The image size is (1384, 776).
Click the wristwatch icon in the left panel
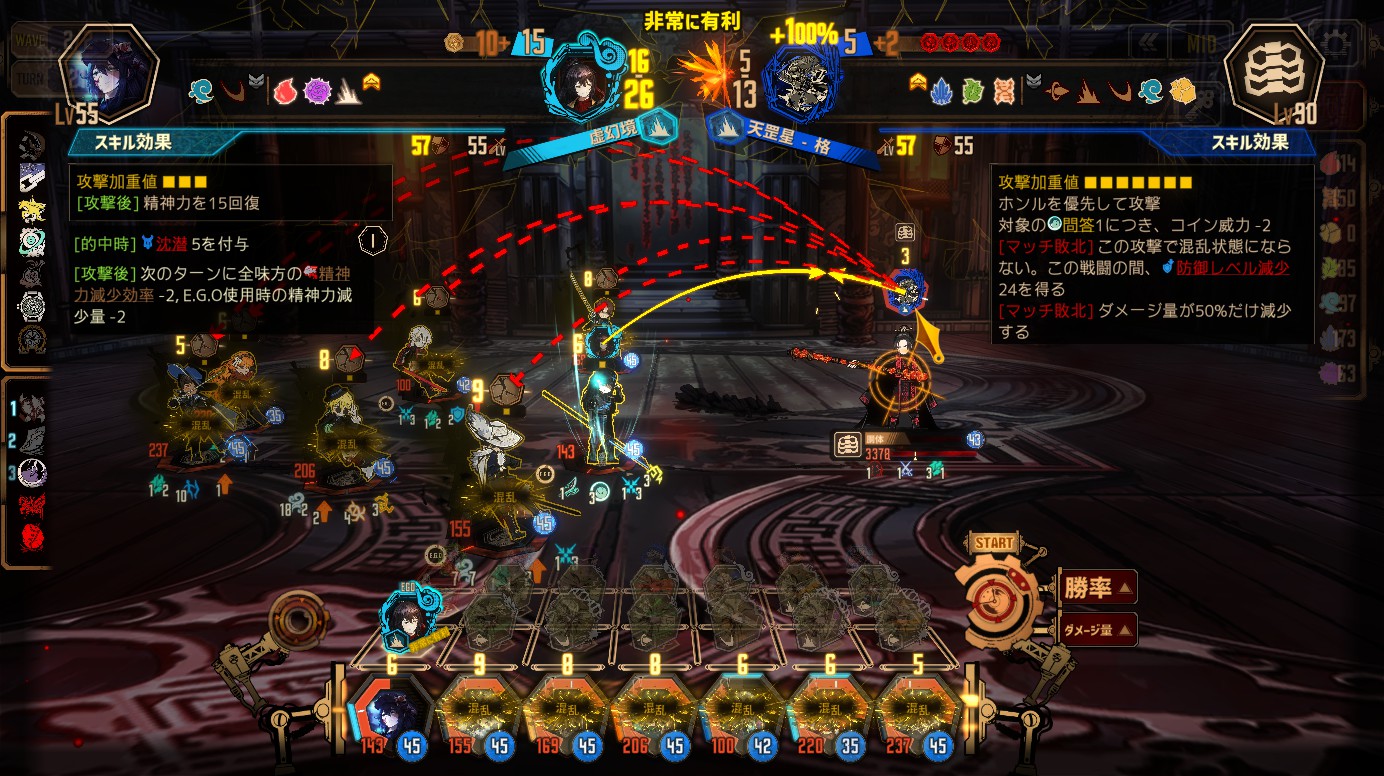click(x=32, y=306)
